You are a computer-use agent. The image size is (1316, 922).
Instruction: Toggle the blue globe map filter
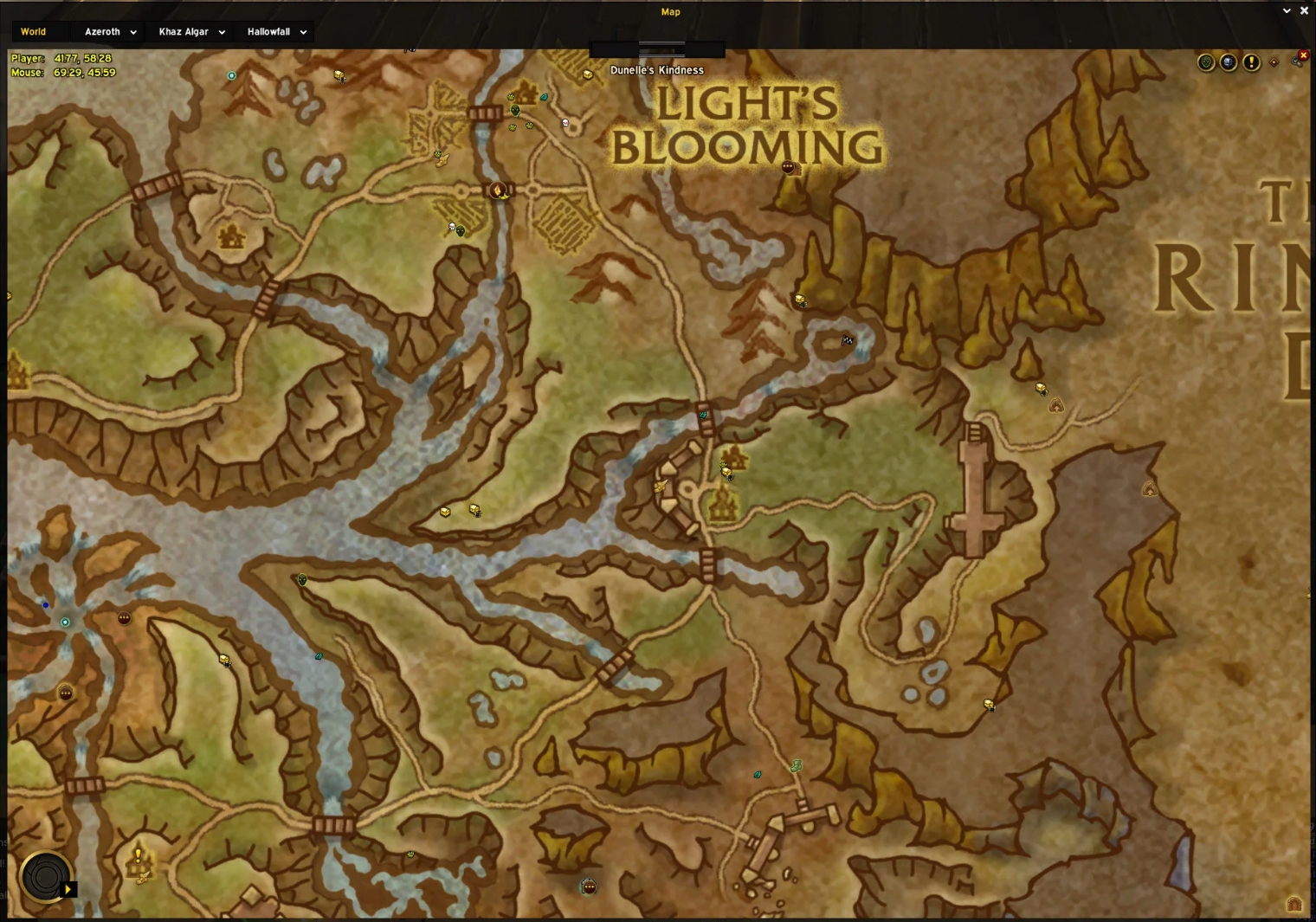(1229, 62)
